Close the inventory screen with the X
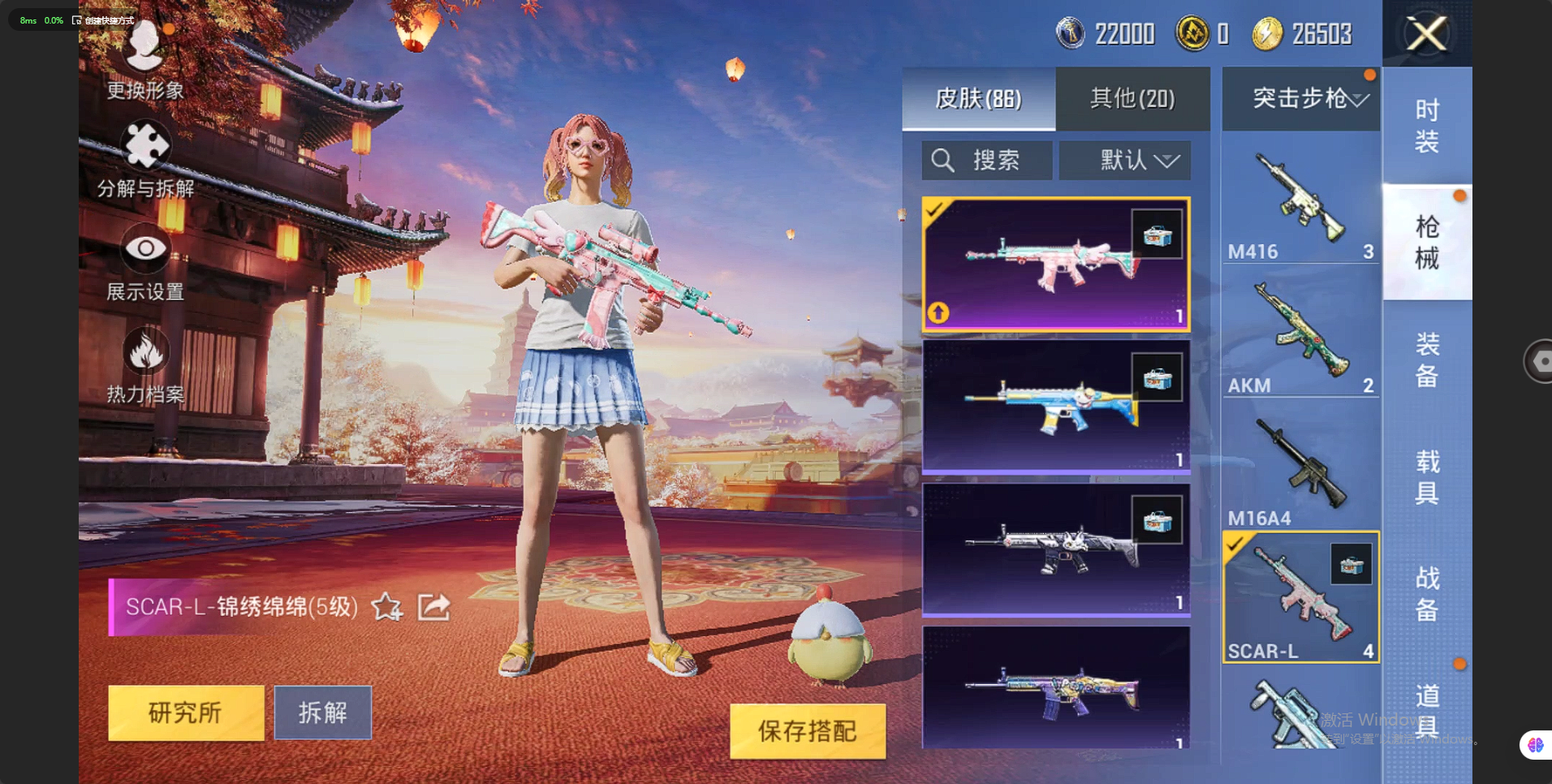The width and height of the screenshot is (1552, 784). pos(1426,34)
